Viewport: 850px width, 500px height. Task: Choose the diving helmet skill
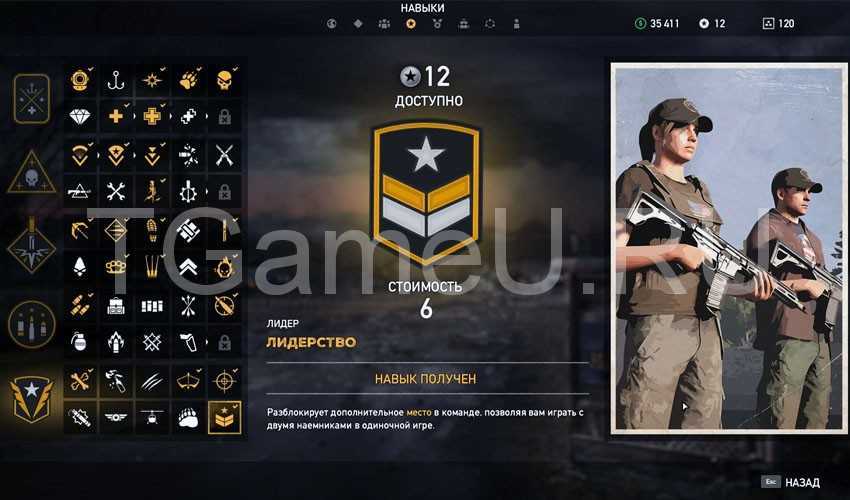click(x=81, y=80)
